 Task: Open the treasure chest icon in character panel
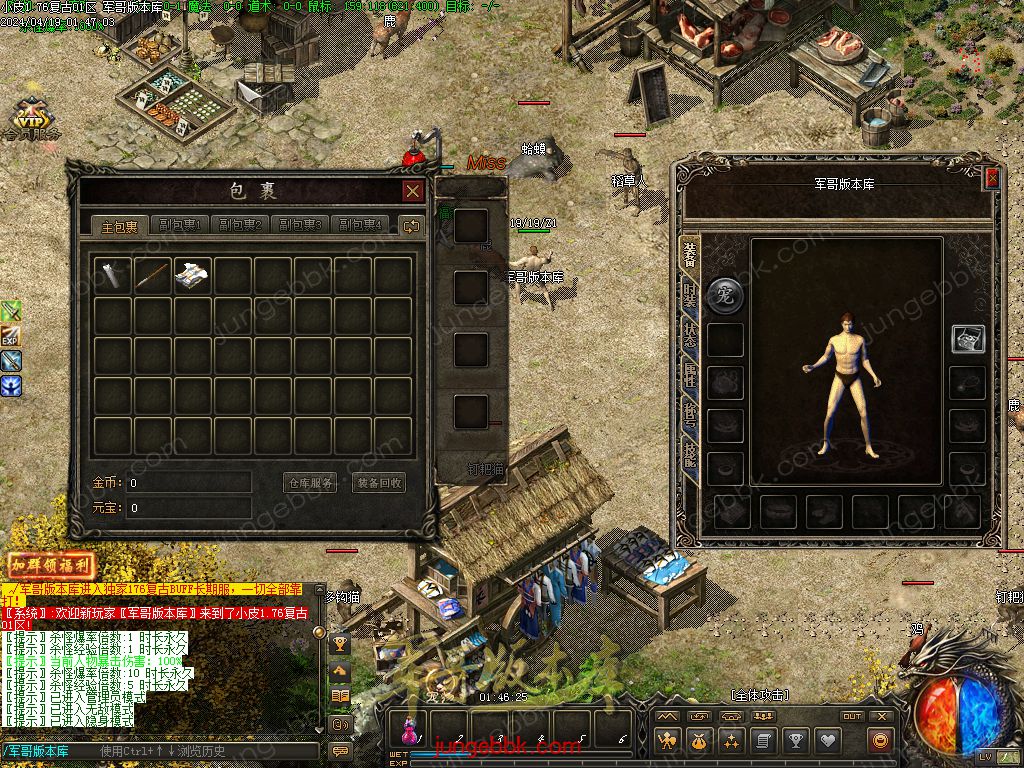[x=967, y=338]
